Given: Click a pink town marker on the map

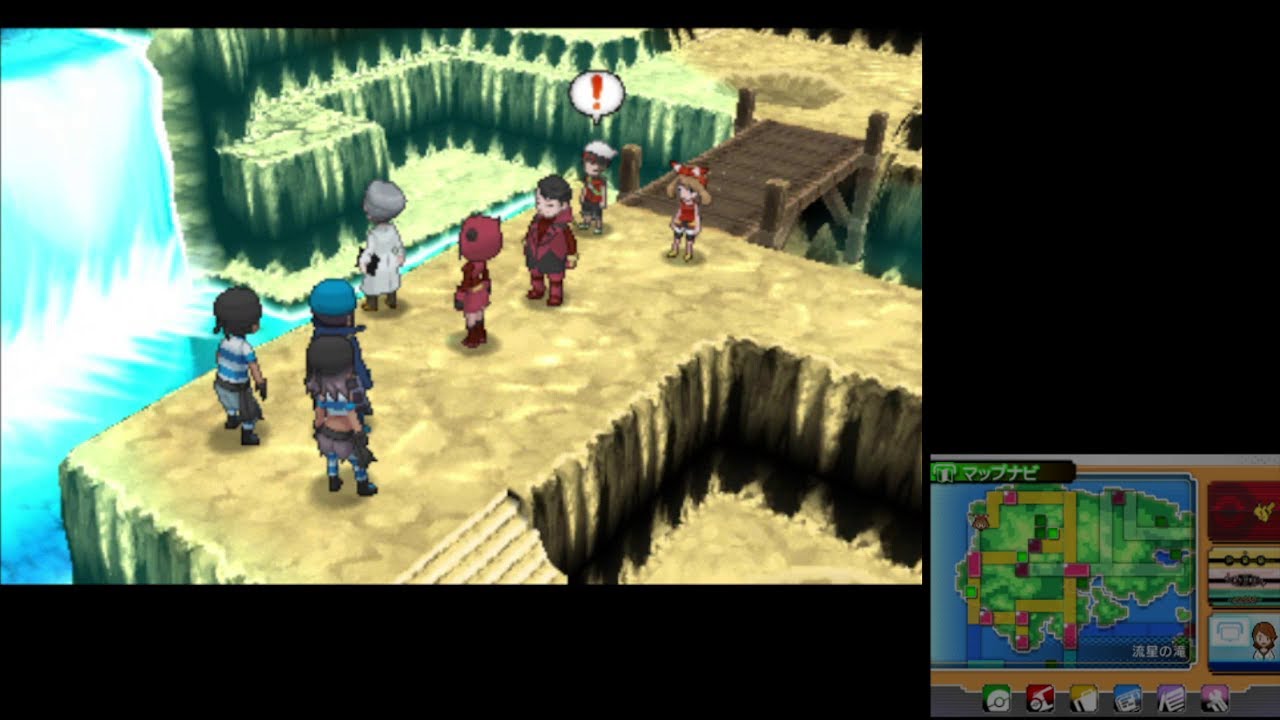Looking at the screenshot, I should 1009,499.
